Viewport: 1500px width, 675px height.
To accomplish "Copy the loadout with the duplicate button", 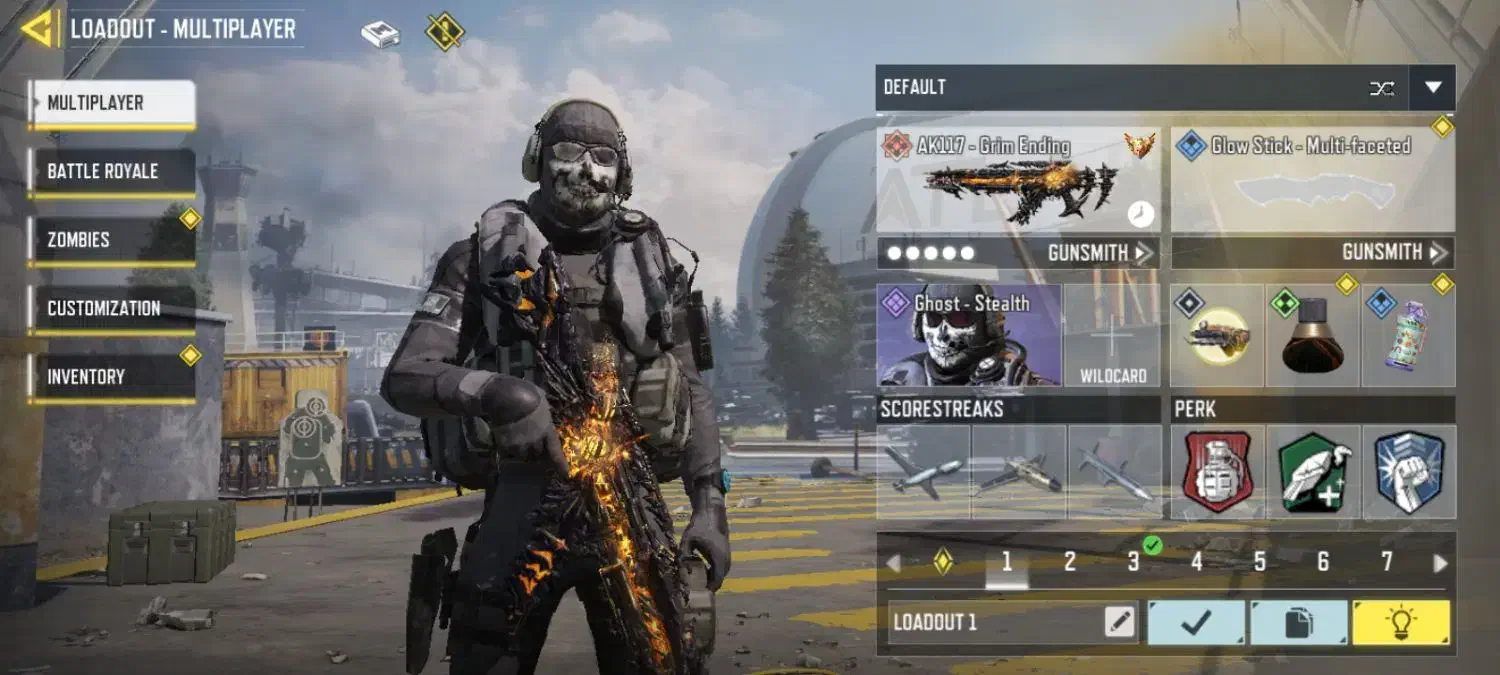I will click(1298, 623).
